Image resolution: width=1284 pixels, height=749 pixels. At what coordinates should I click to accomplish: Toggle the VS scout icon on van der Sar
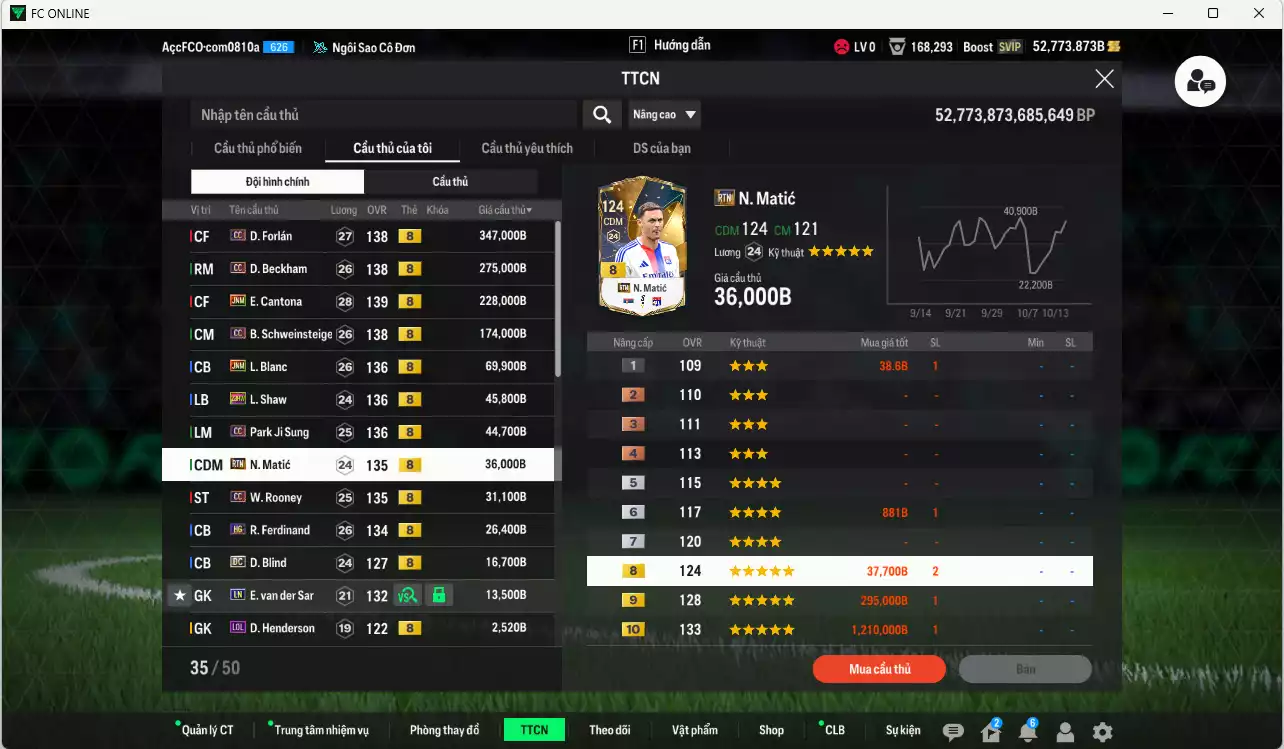[x=405, y=595]
